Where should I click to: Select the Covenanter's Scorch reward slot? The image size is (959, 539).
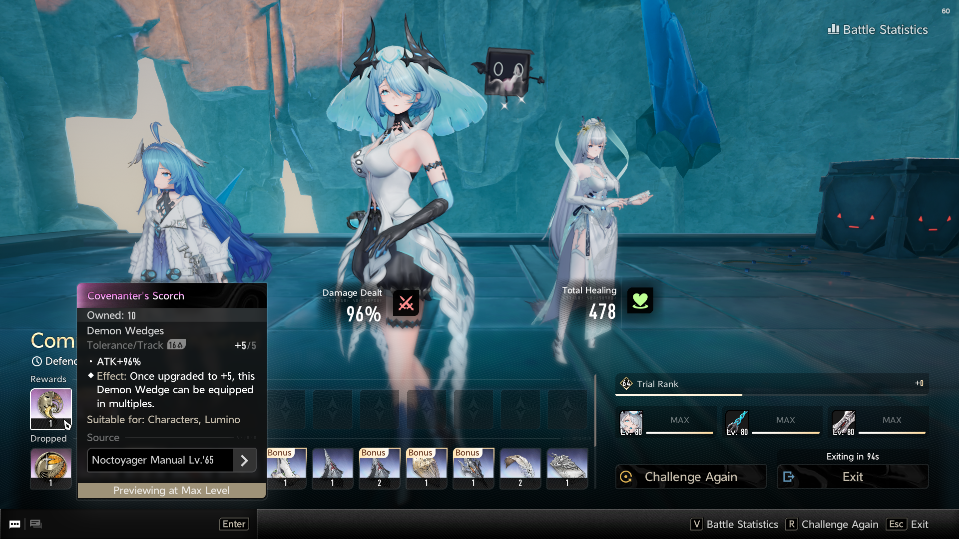point(50,408)
